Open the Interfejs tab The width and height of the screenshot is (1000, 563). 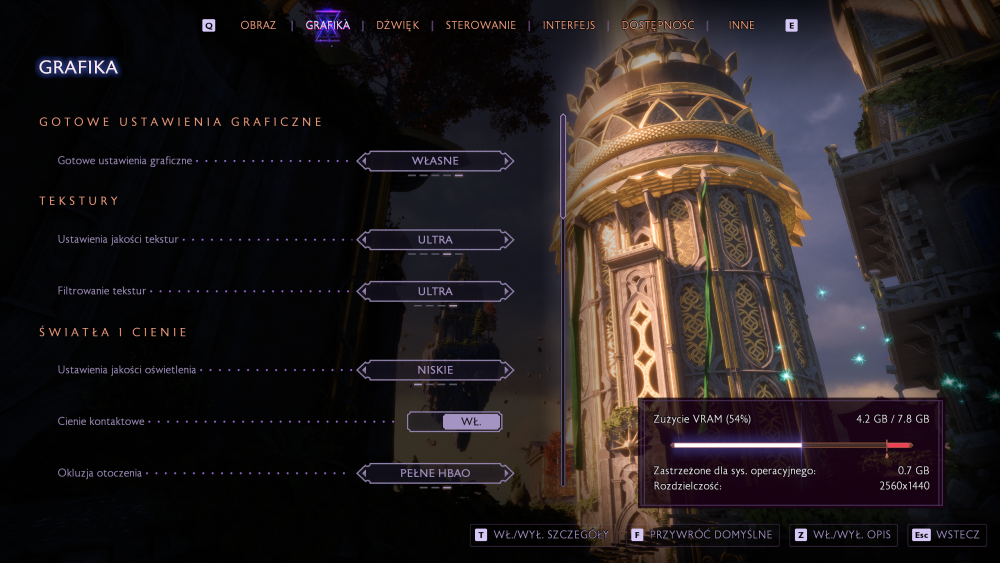pos(569,25)
